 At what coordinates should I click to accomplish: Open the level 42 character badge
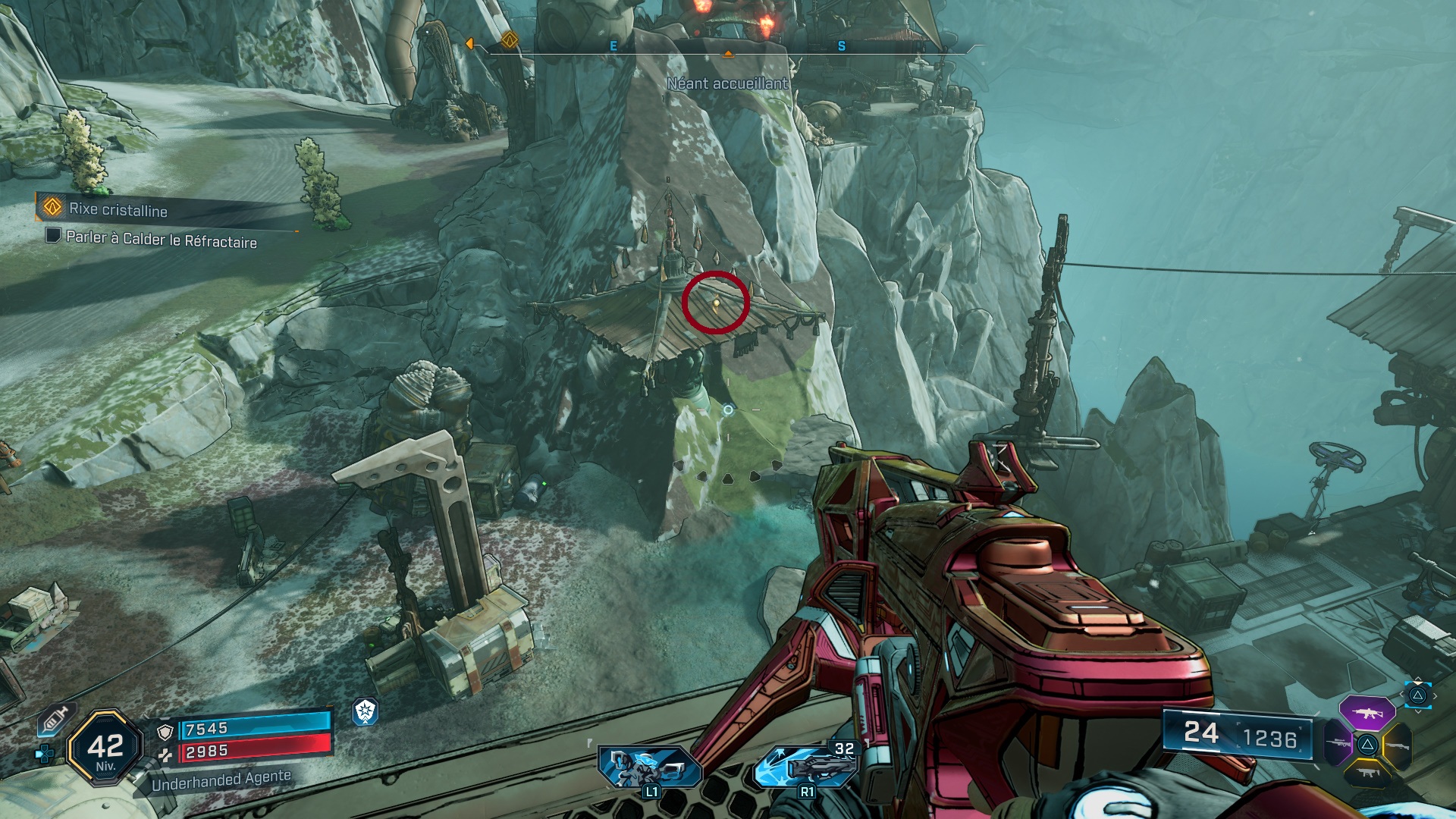pyautogui.click(x=105, y=748)
